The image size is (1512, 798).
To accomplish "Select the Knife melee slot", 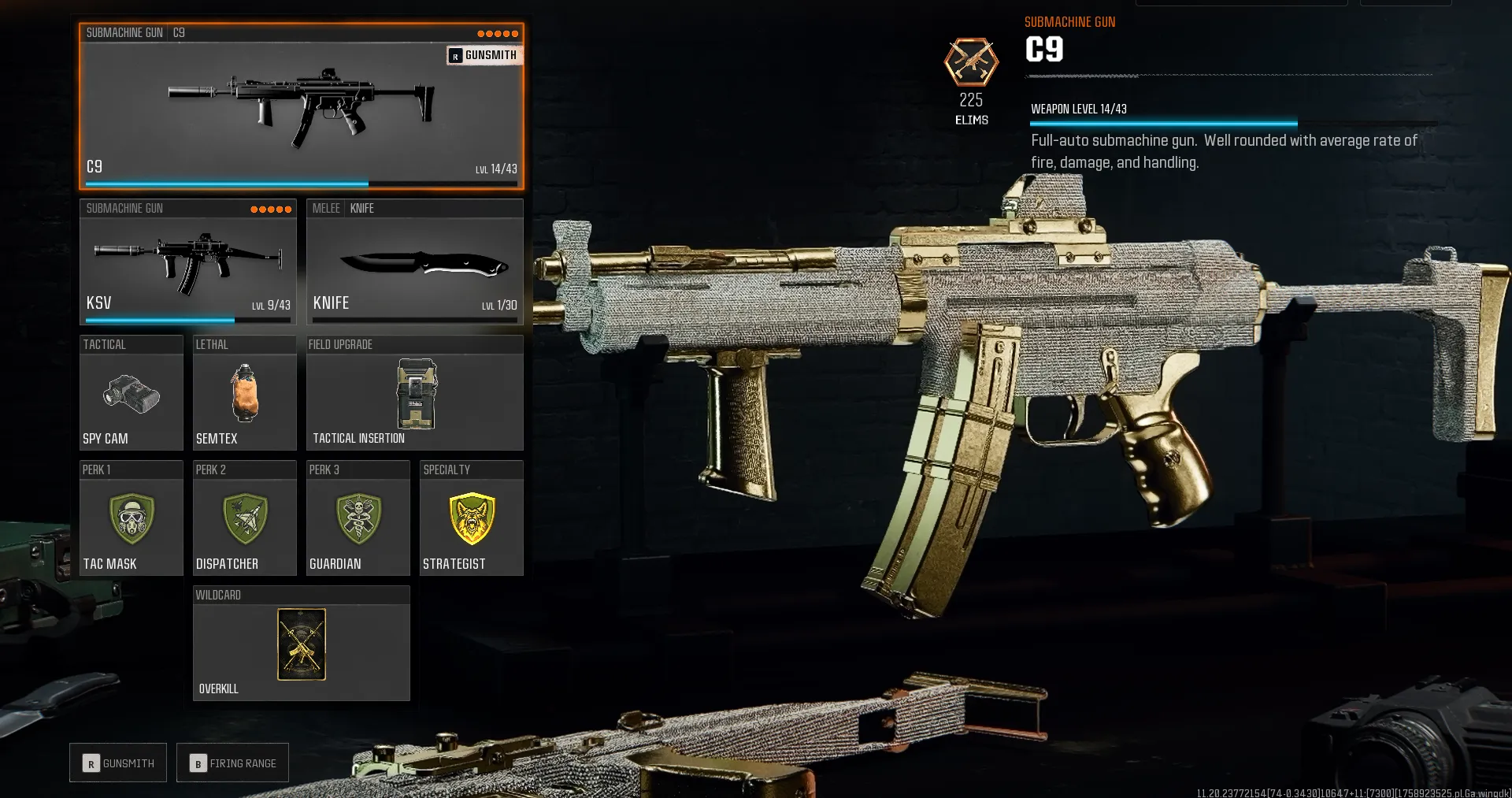I will tap(415, 264).
